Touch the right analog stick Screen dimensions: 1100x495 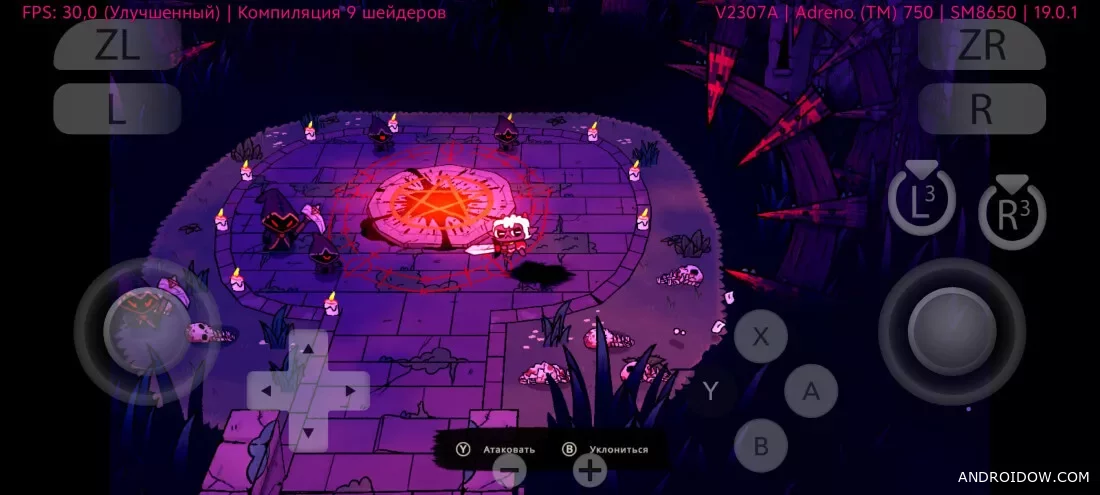(x=952, y=331)
